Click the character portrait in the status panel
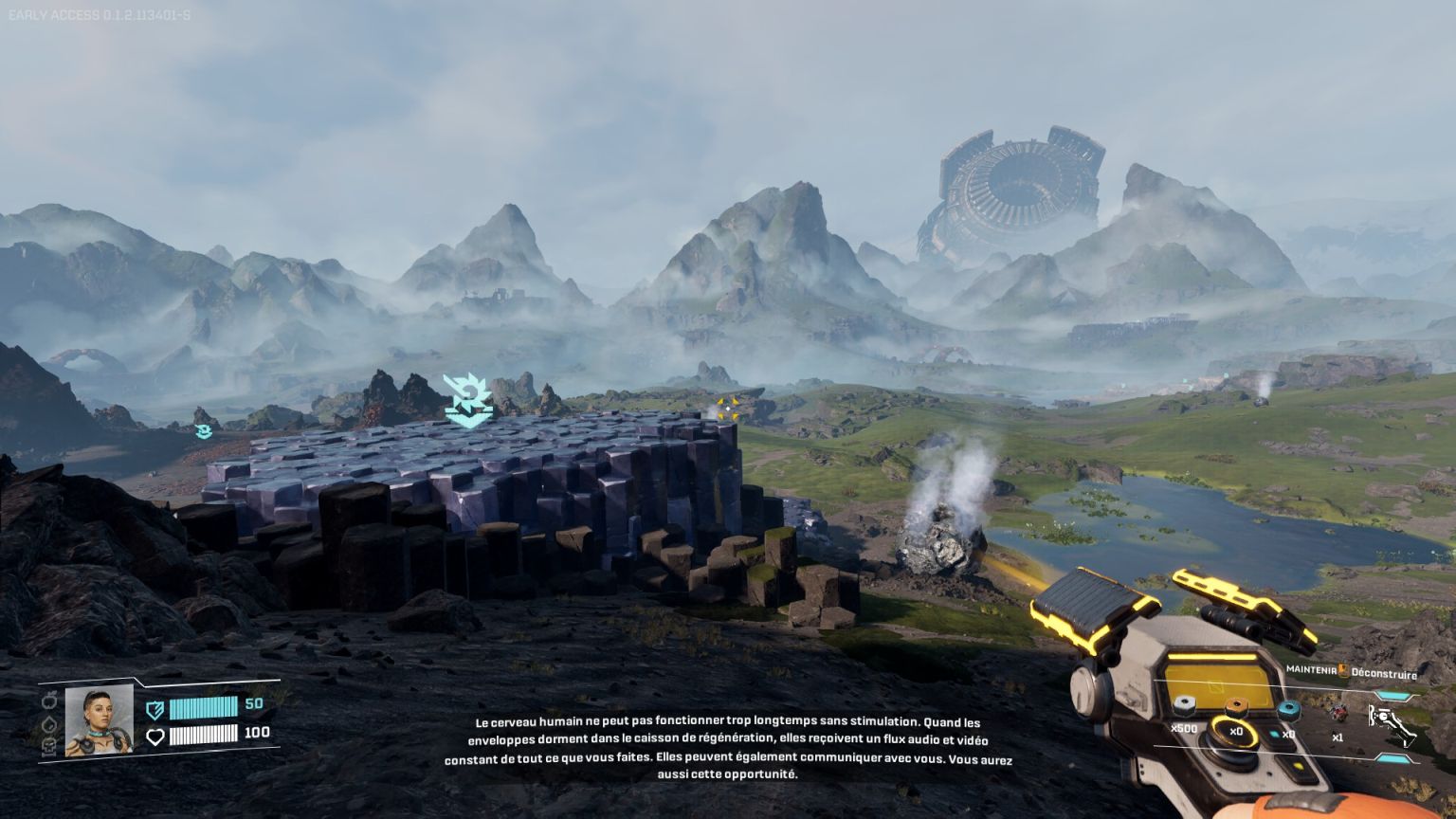Image resolution: width=1456 pixels, height=819 pixels. (x=99, y=720)
